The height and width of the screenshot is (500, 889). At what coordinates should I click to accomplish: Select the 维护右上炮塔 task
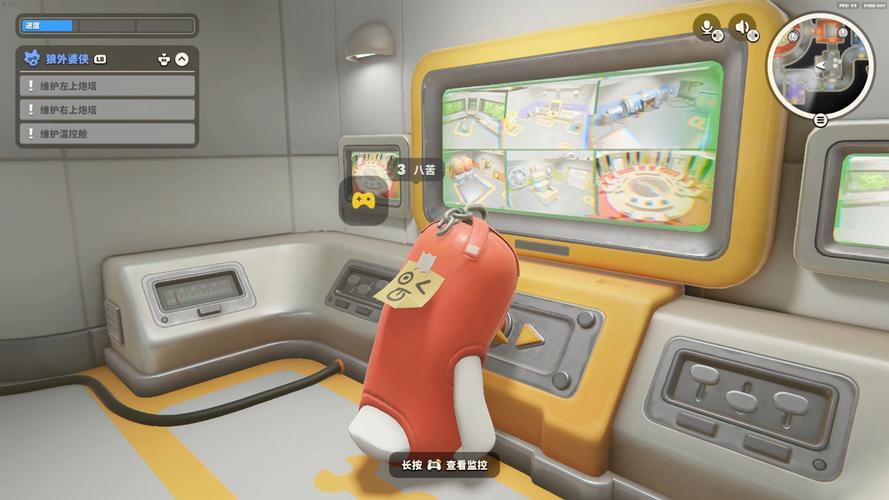click(x=106, y=110)
